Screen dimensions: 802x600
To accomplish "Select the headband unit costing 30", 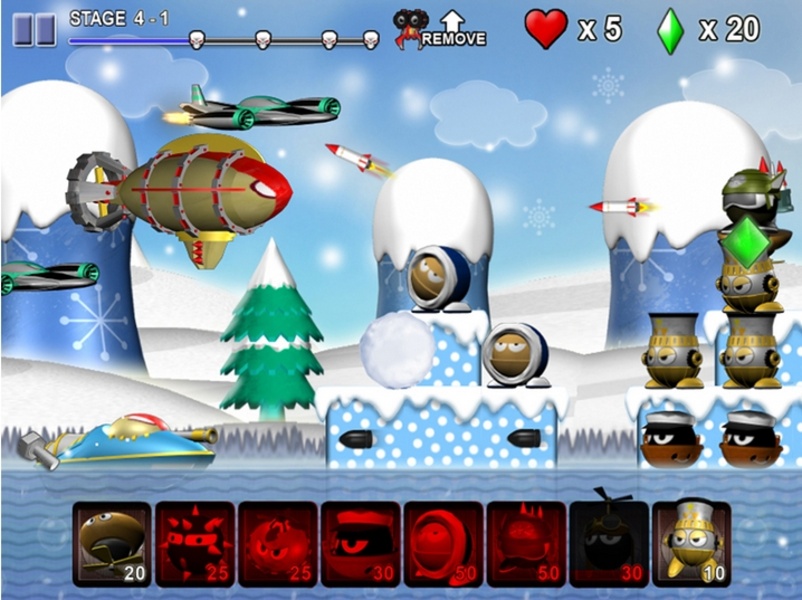I will (360, 543).
